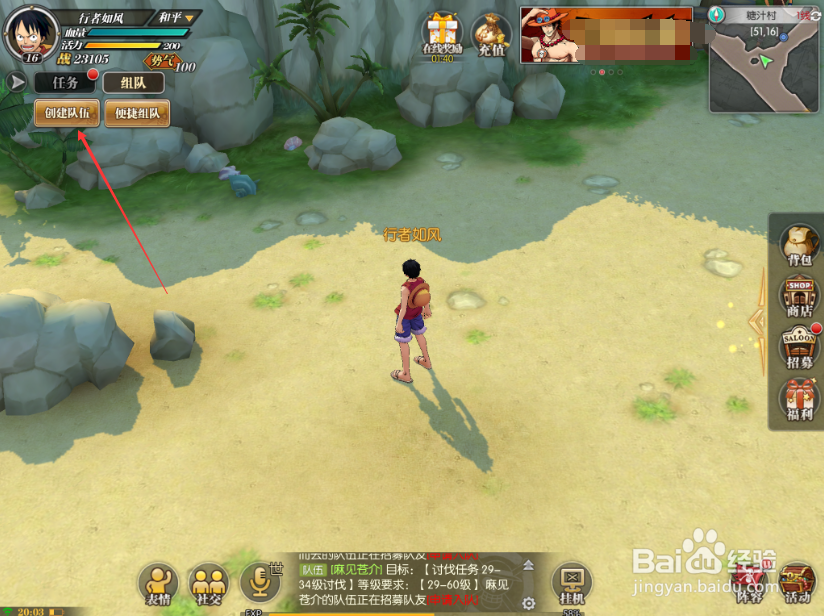
Task: Open the 背包 backpack
Action: pos(798,245)
